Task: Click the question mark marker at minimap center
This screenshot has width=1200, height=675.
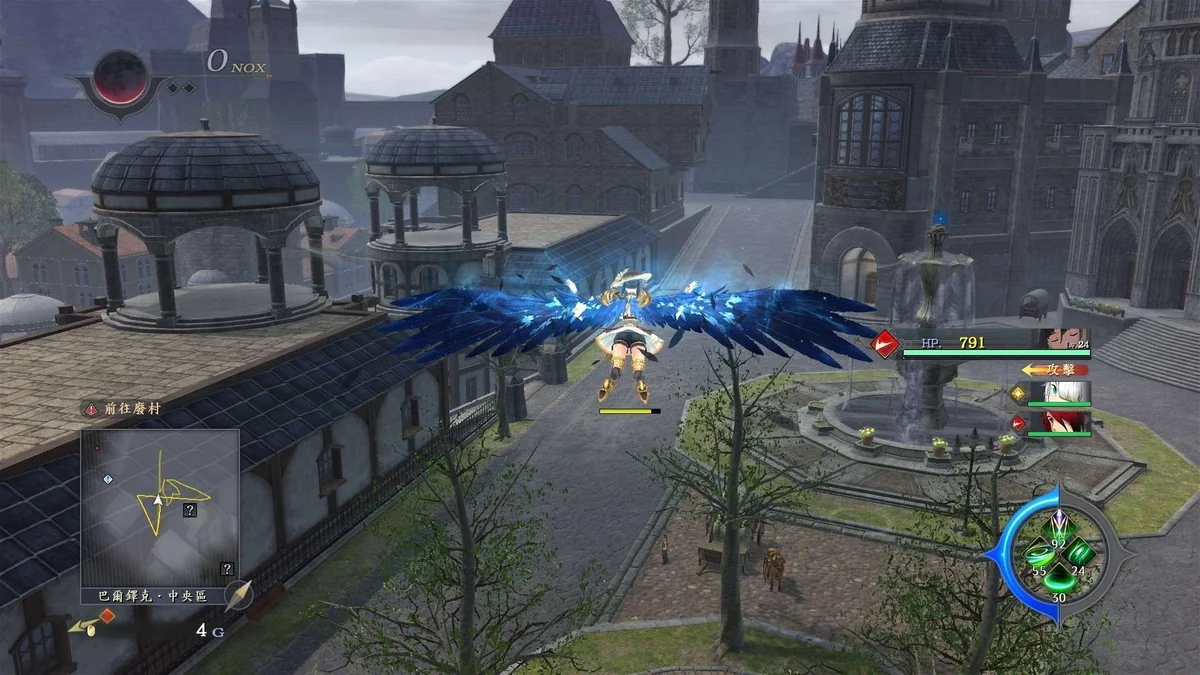Action: point(189,510)
